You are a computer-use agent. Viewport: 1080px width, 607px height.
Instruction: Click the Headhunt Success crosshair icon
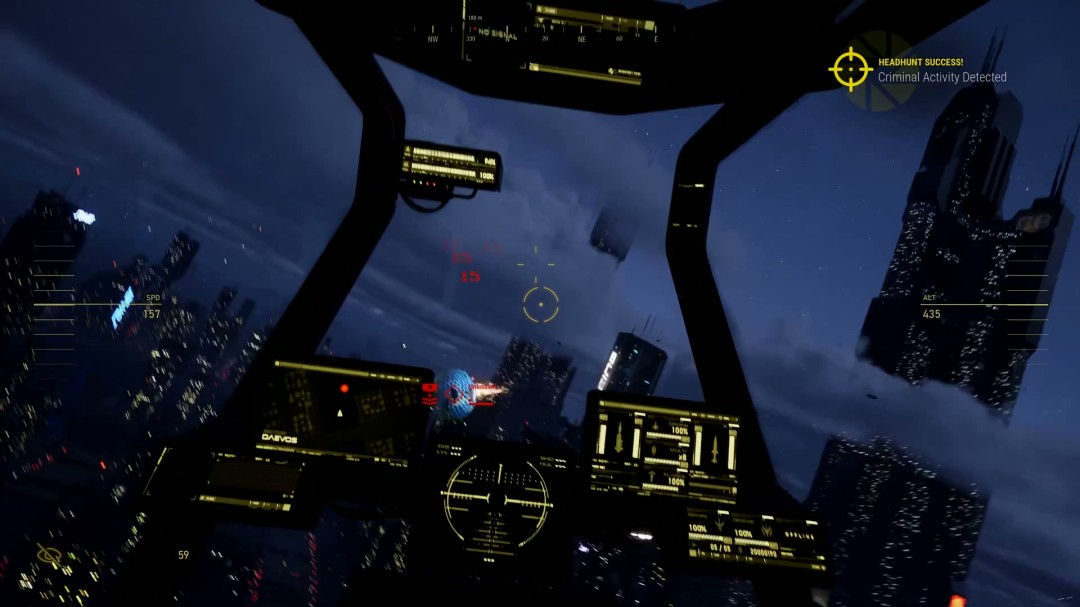(850, 69)
